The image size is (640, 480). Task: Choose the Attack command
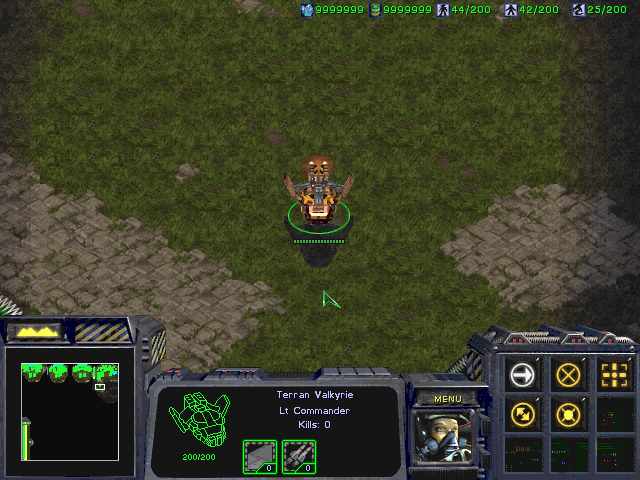tap(615, 375)
